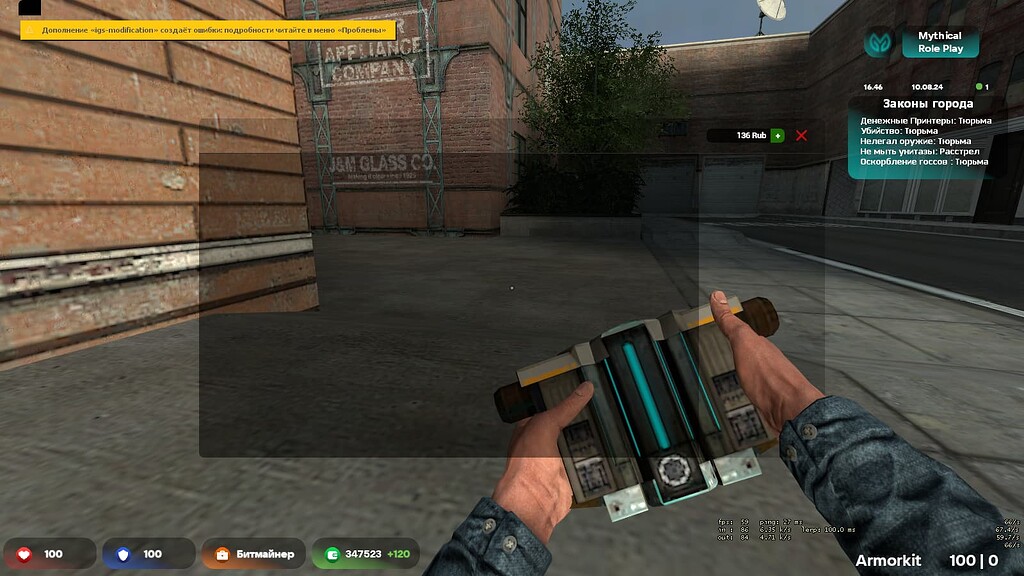Viewport: 1024px width, 576px height.
Task: Click the Mythical Role Play server logo
Action: pos(880,42)
